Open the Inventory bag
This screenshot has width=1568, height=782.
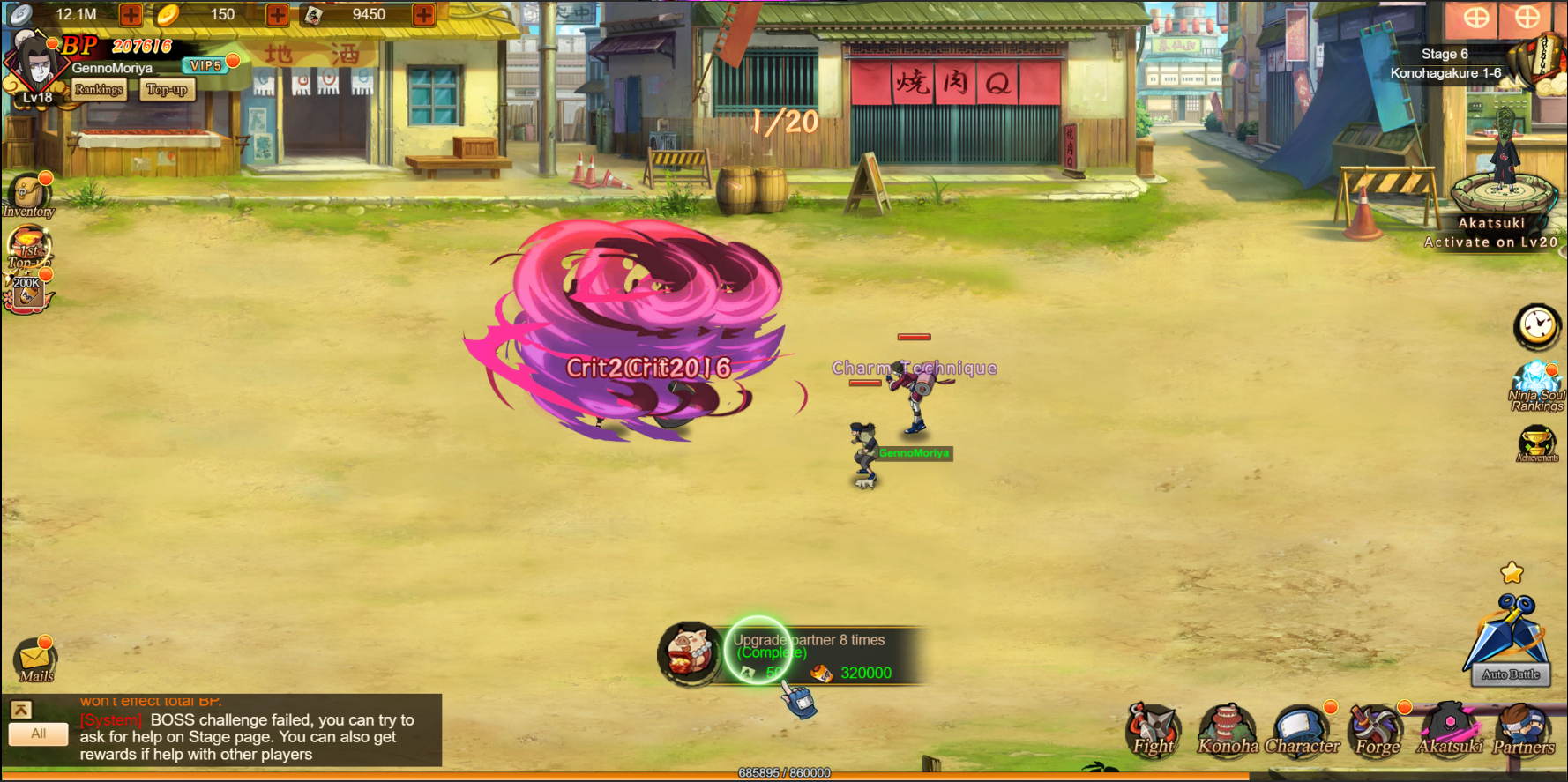coord(27,196)
